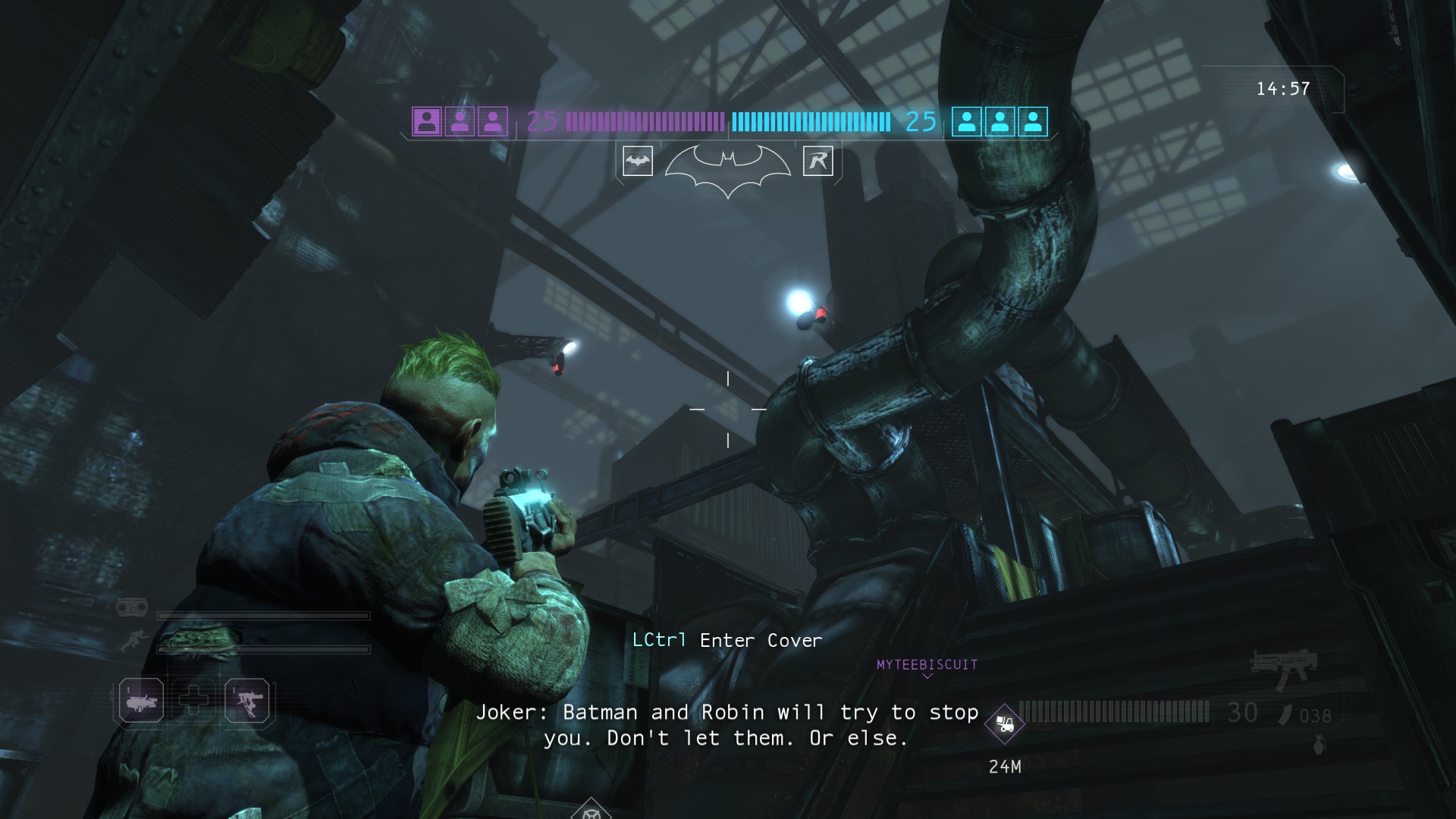The height and width of the screenshot is (819, 1456).
Task: Click the forklift objective marker diamond
Action: [x=1005, y=723]
